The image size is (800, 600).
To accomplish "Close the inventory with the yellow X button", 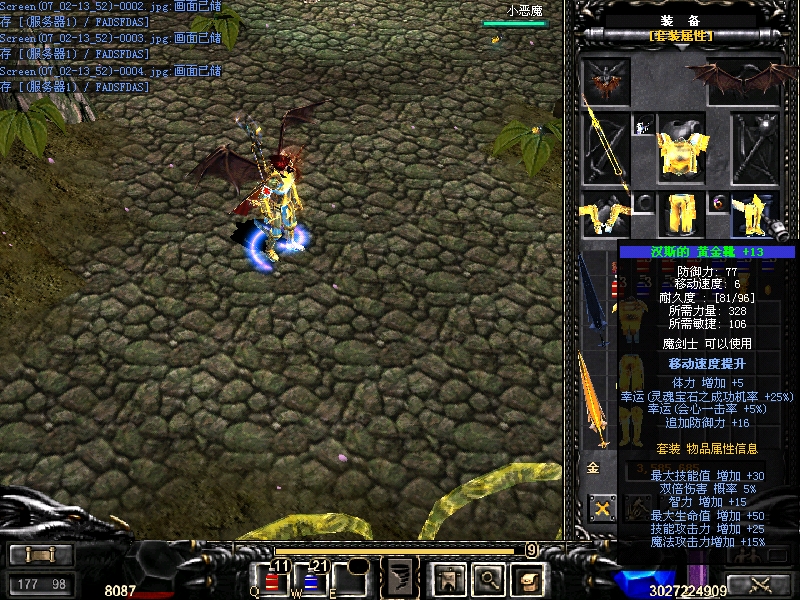I will point(603,509).
